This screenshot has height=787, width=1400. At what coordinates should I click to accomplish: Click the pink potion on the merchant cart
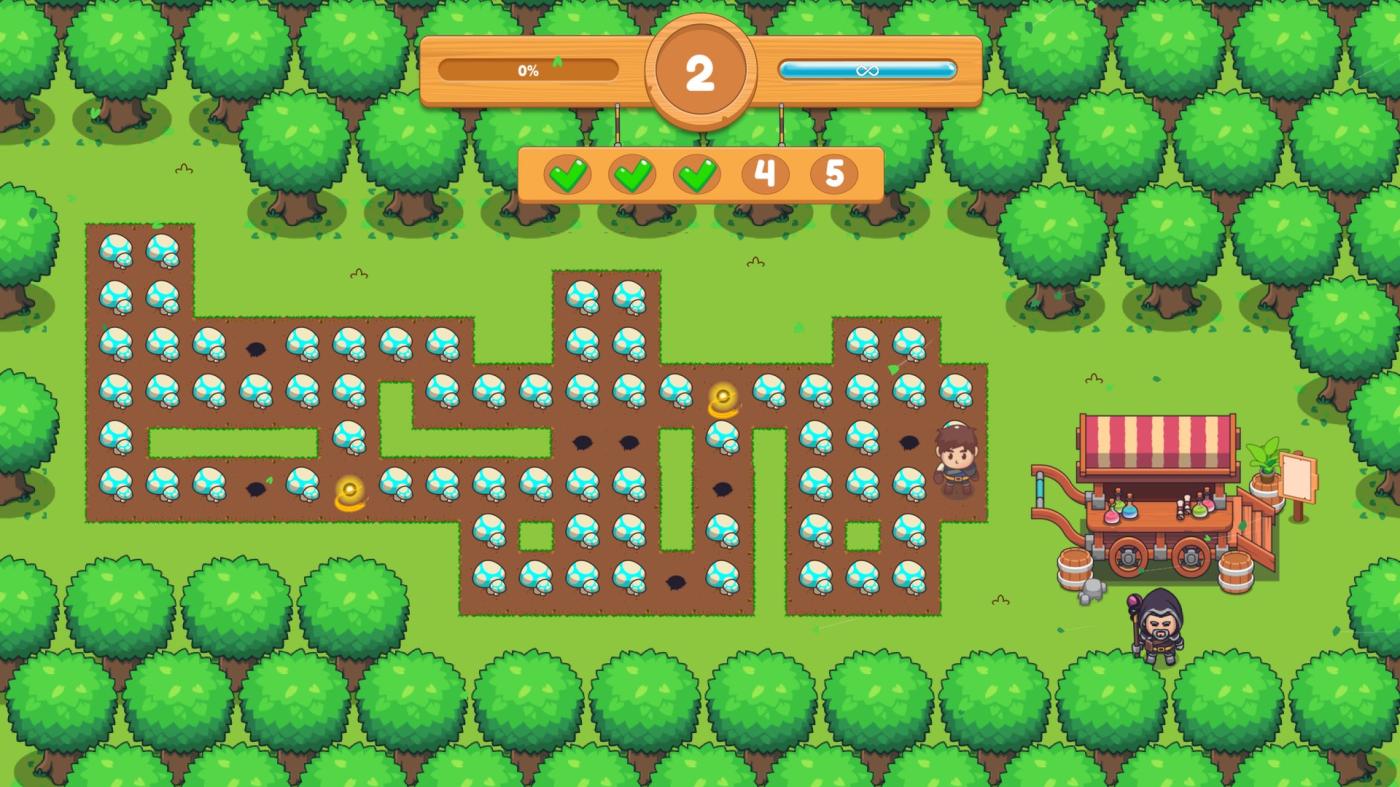coord(1110,516)
